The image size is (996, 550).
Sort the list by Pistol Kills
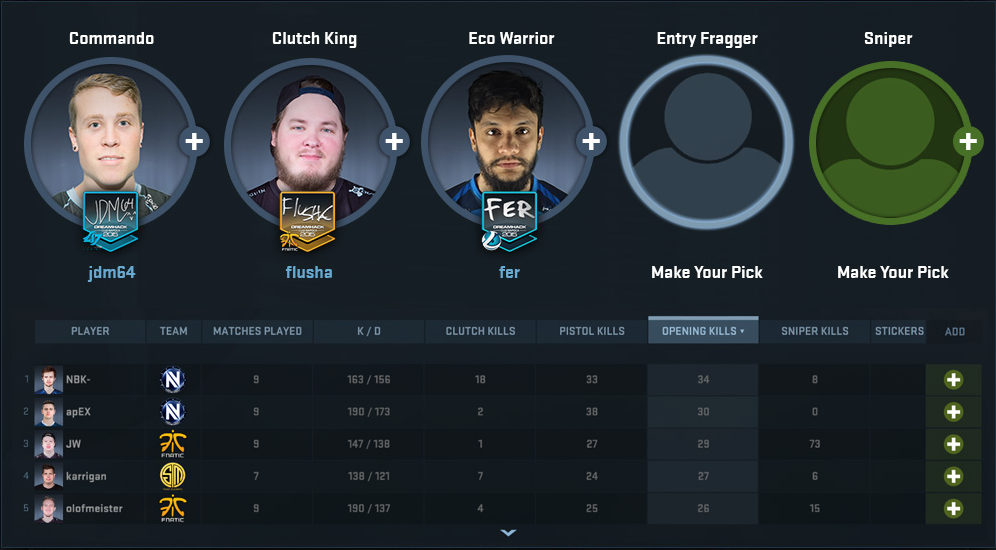coord(592,331)
